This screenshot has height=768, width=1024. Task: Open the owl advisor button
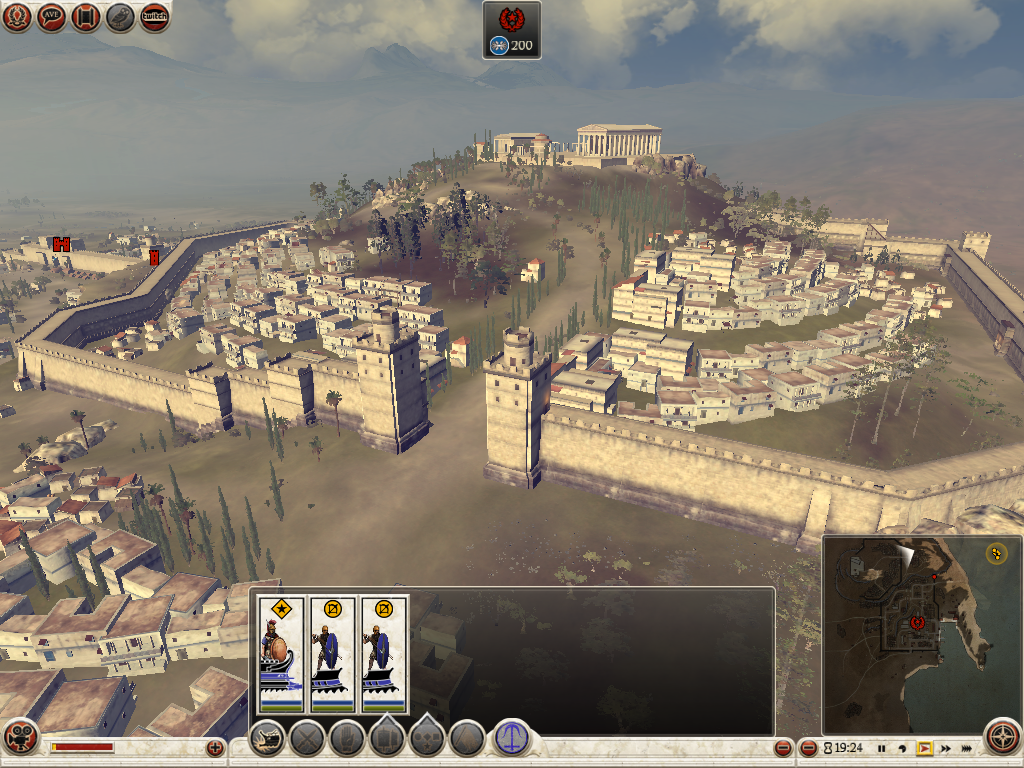120,17
